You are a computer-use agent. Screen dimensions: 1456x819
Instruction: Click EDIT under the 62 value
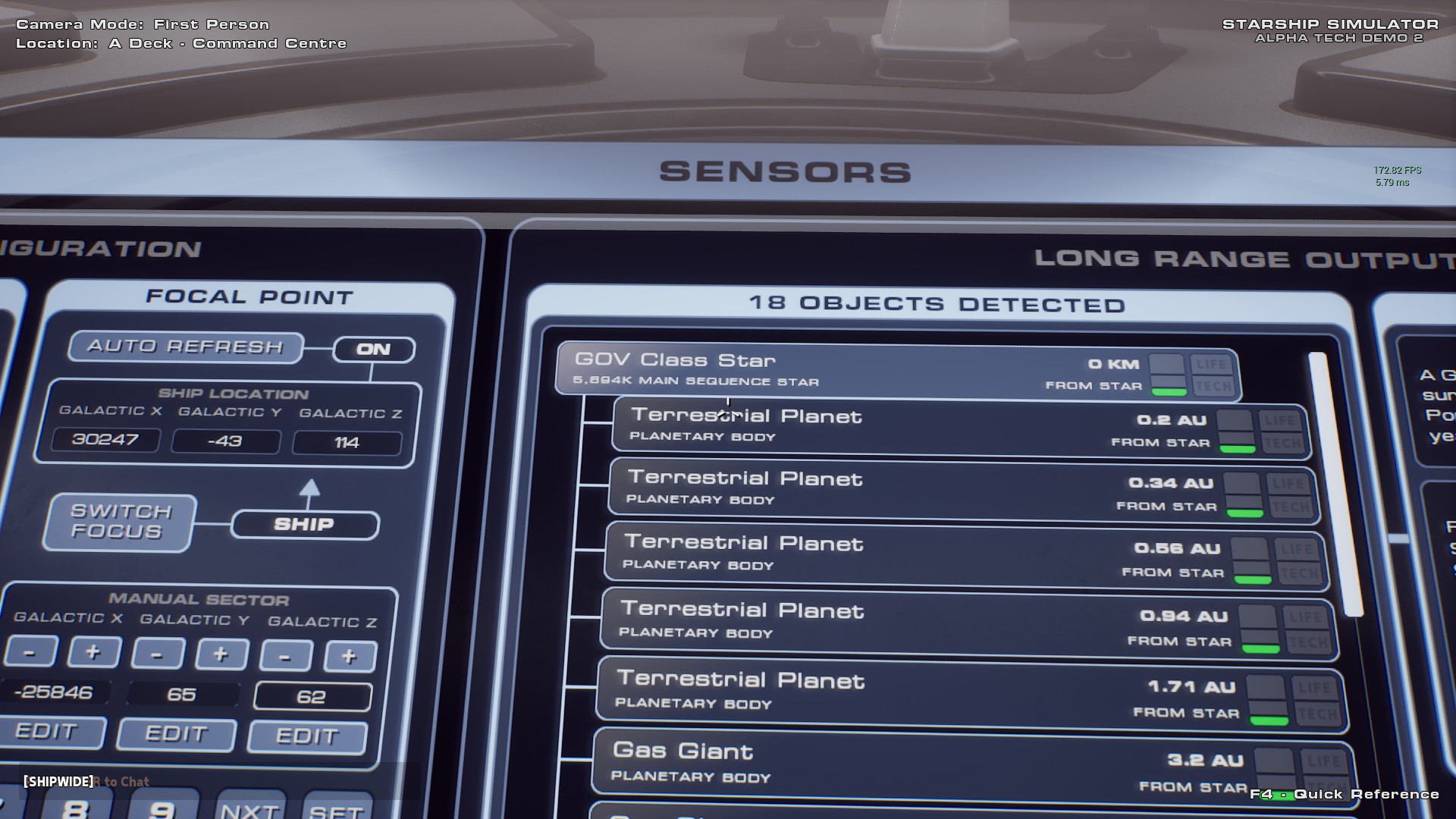(x=307, y=736)
